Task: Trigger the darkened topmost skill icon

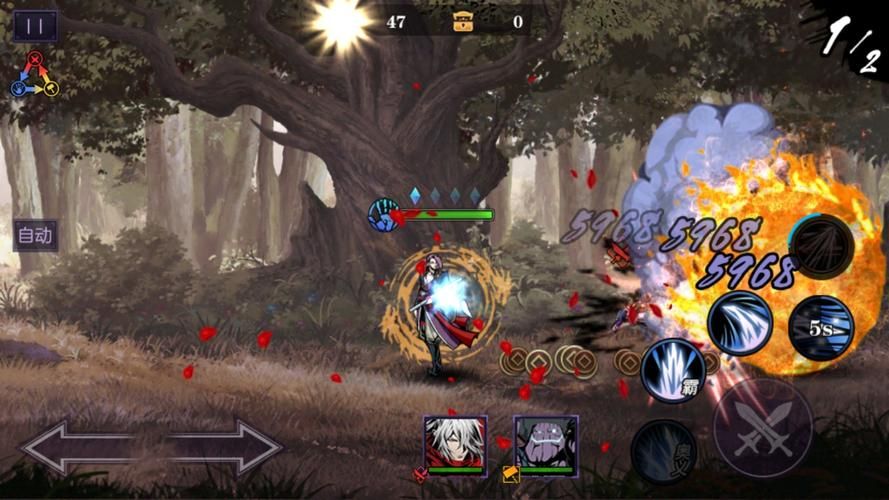Action: [820, 245]
